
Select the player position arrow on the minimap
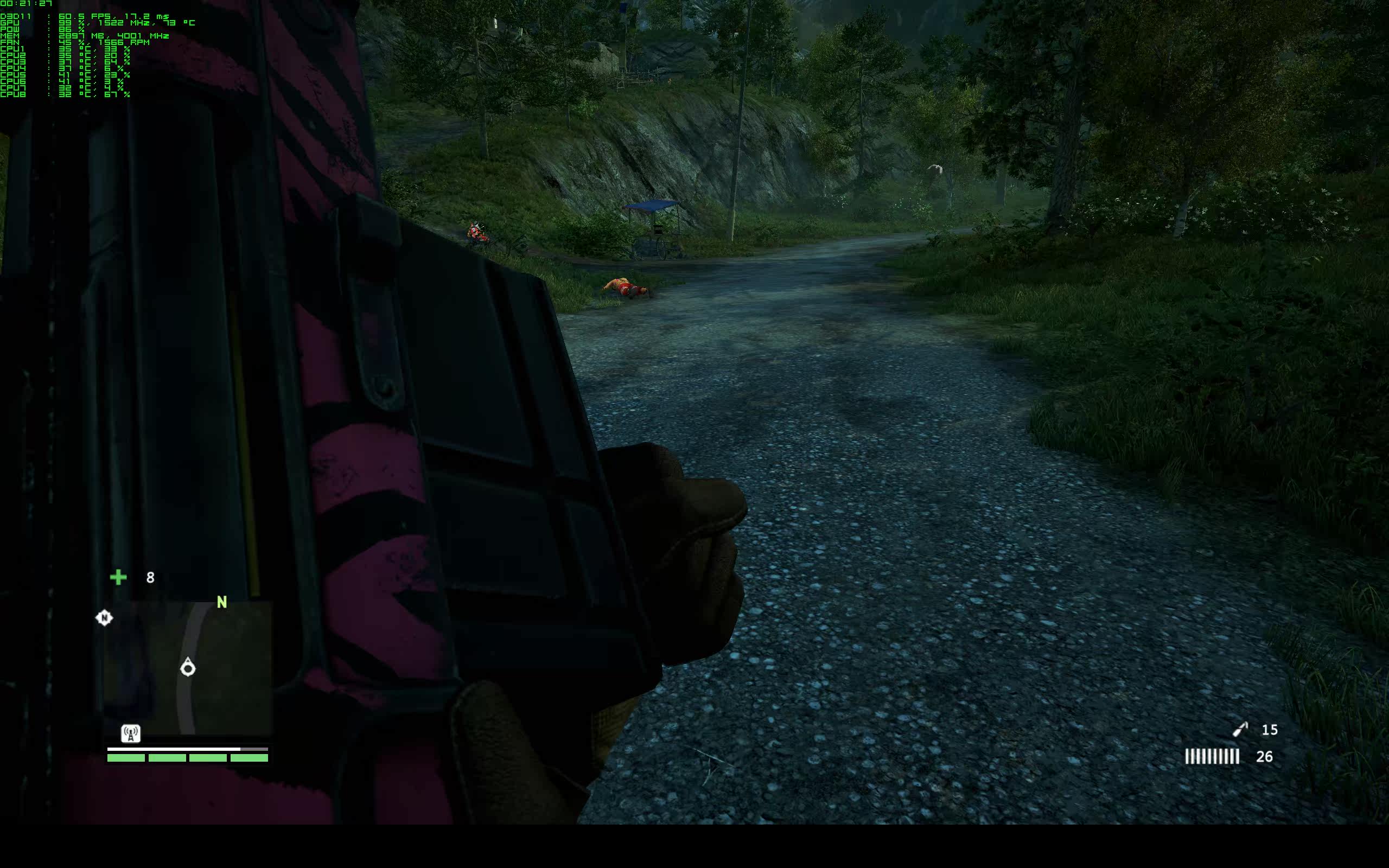pos(188,668)
